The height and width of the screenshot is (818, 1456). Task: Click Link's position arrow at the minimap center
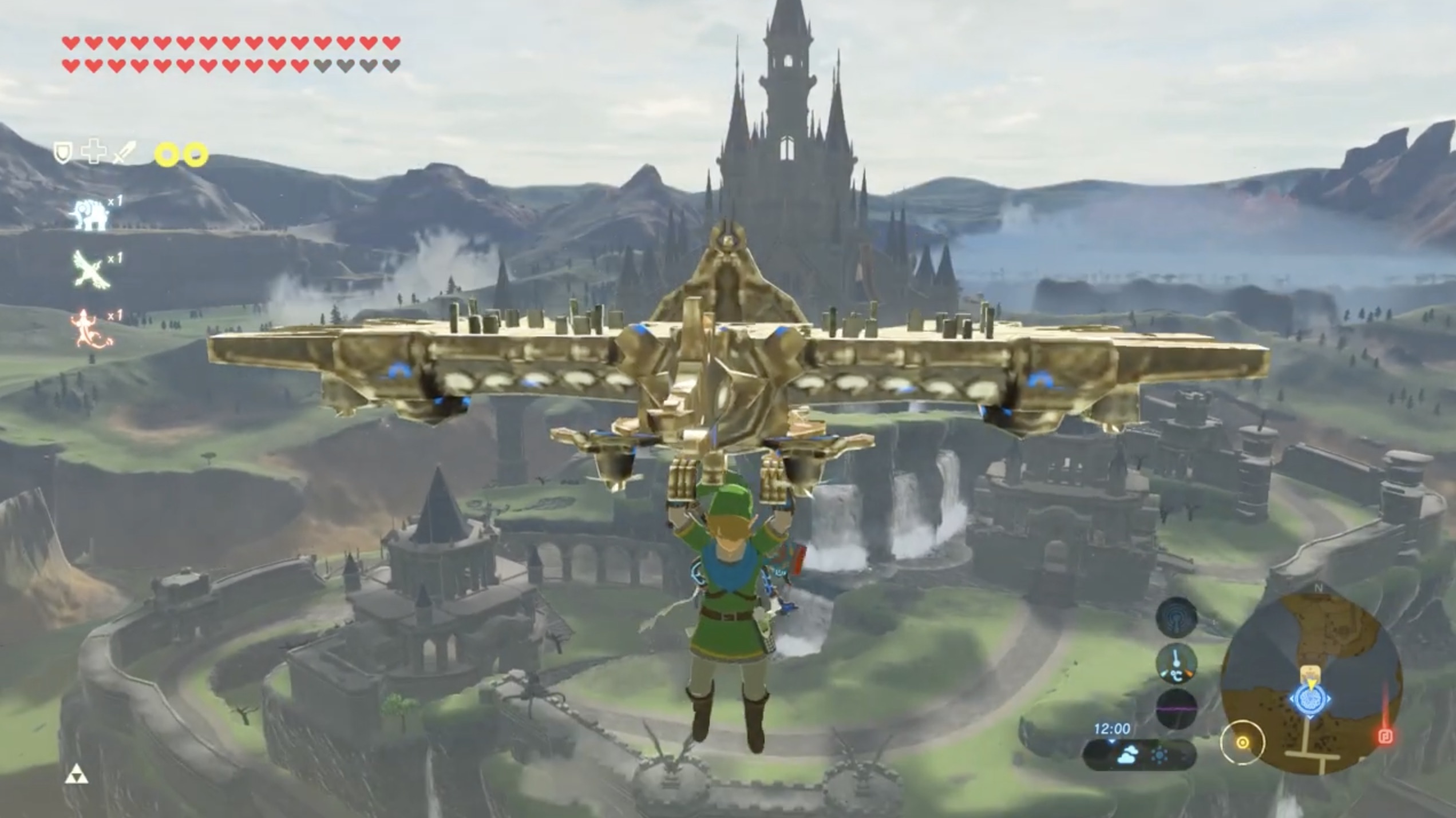coord(1311,684)
